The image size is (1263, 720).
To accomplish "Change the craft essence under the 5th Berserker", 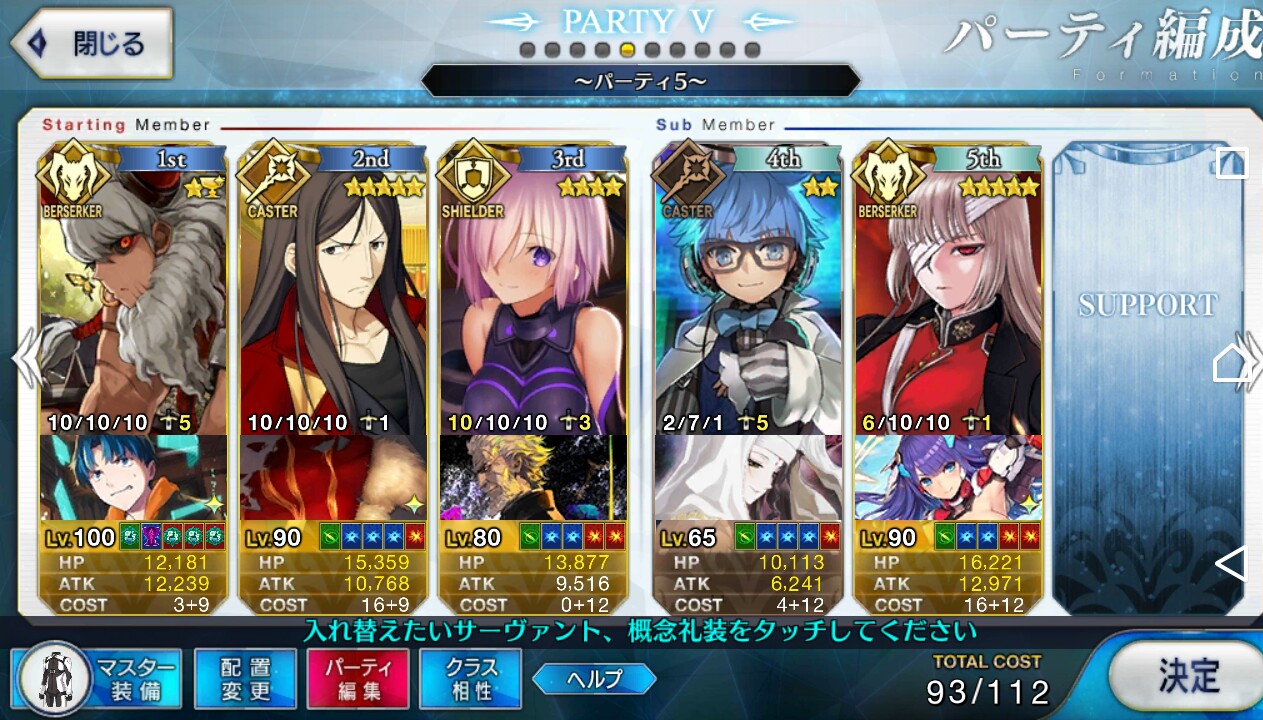I will 947,478.
